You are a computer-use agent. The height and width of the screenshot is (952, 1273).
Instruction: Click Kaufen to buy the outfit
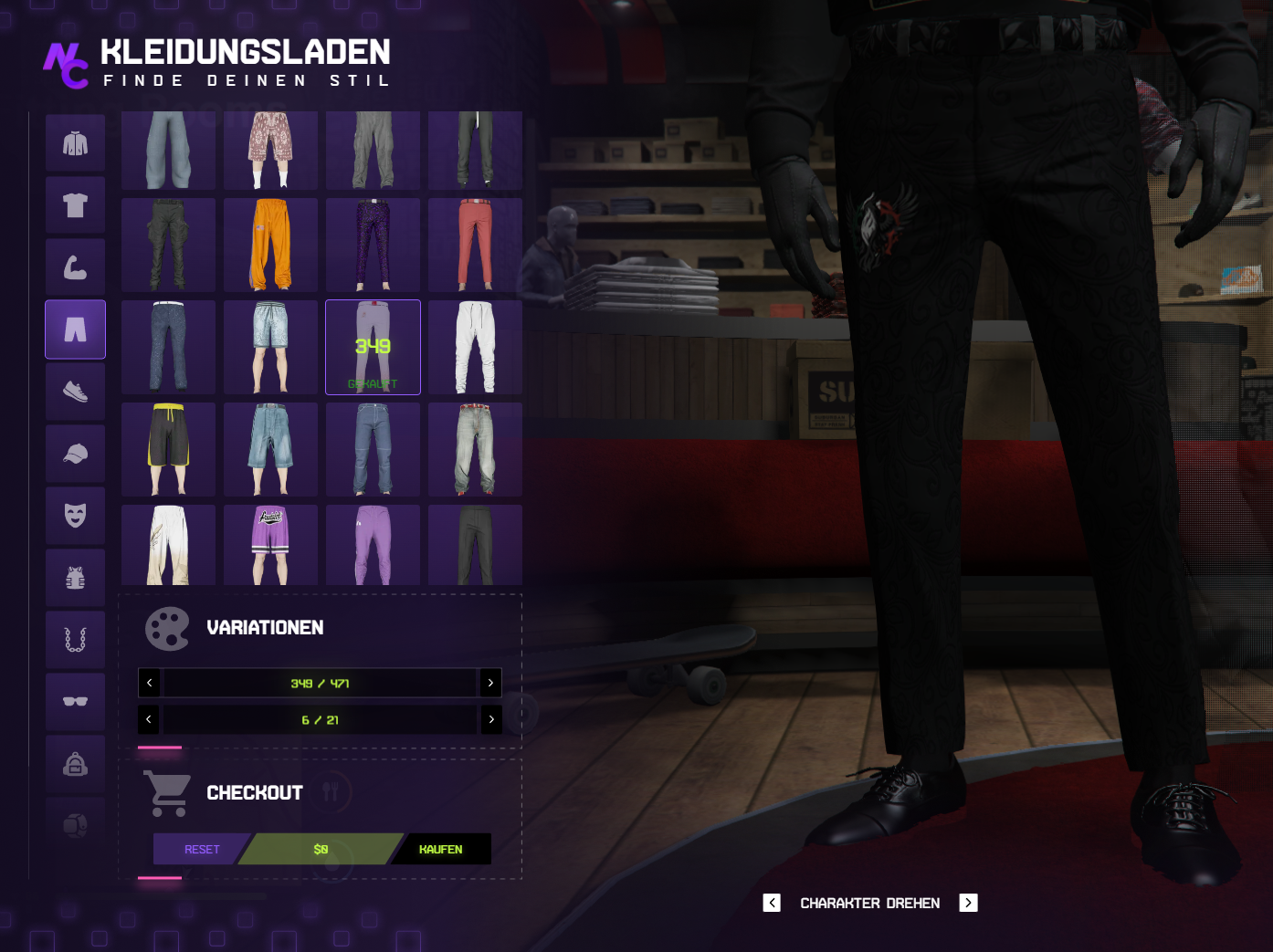pos(441,849)
